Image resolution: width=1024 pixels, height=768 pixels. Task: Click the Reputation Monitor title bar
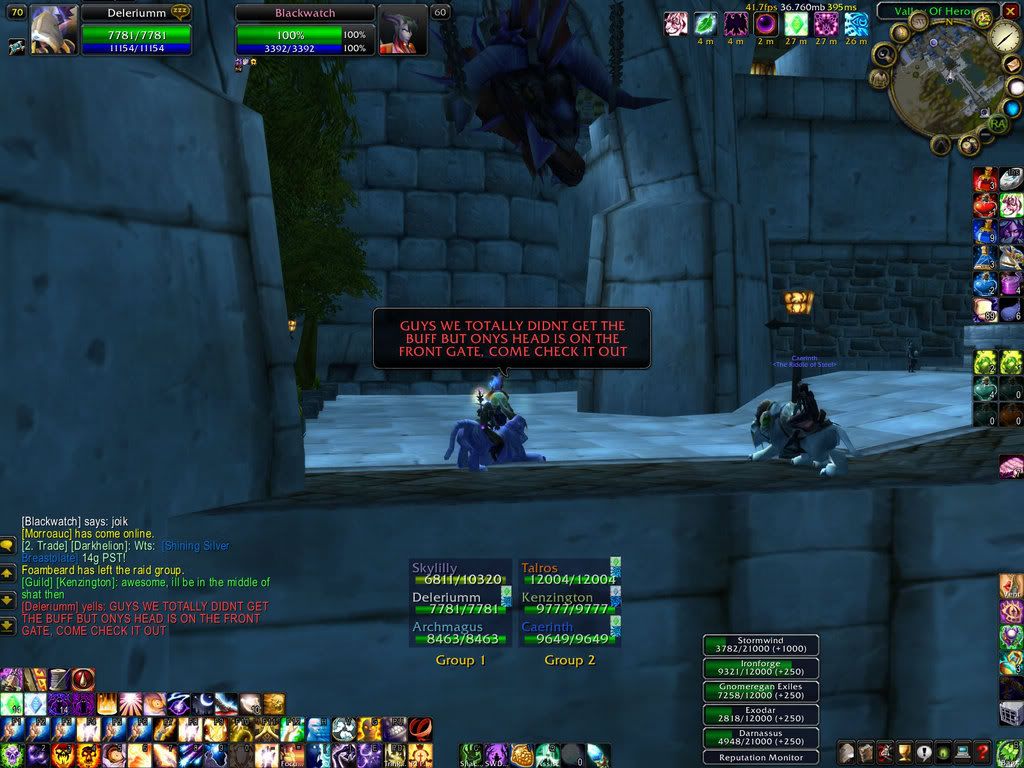click(x=761, y=757)
